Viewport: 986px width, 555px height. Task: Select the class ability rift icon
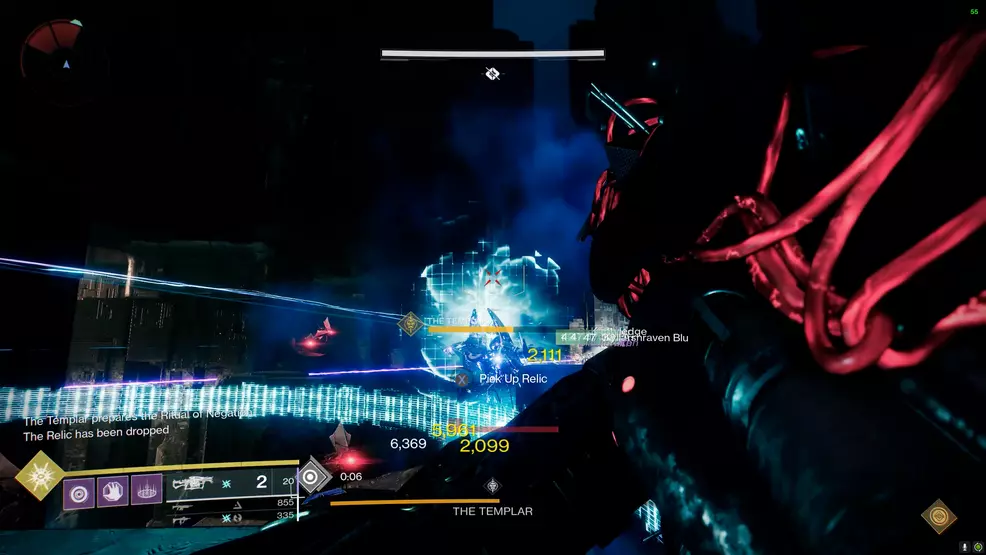[x=146, y=492]
